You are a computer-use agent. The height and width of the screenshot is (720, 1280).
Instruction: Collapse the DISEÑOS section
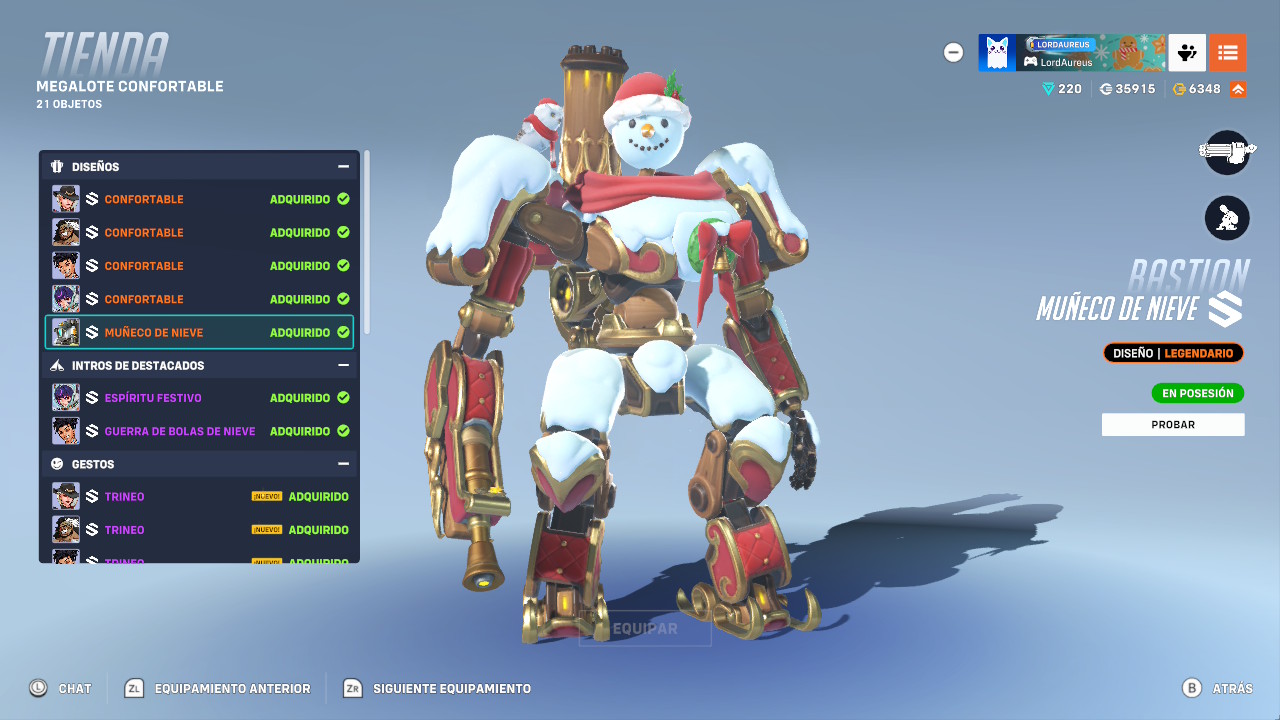345,166
